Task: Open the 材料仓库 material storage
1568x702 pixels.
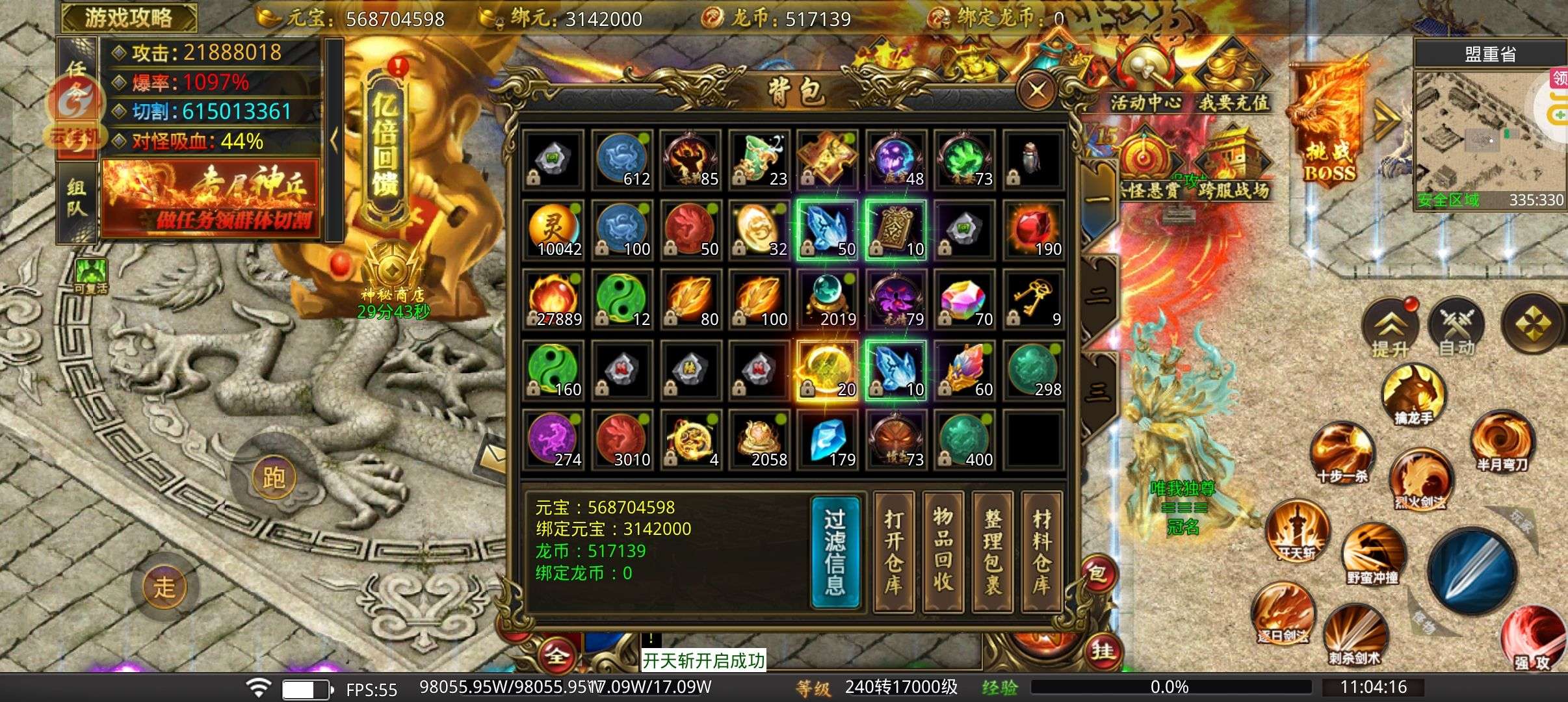Action: click(x=1042, y=553)
